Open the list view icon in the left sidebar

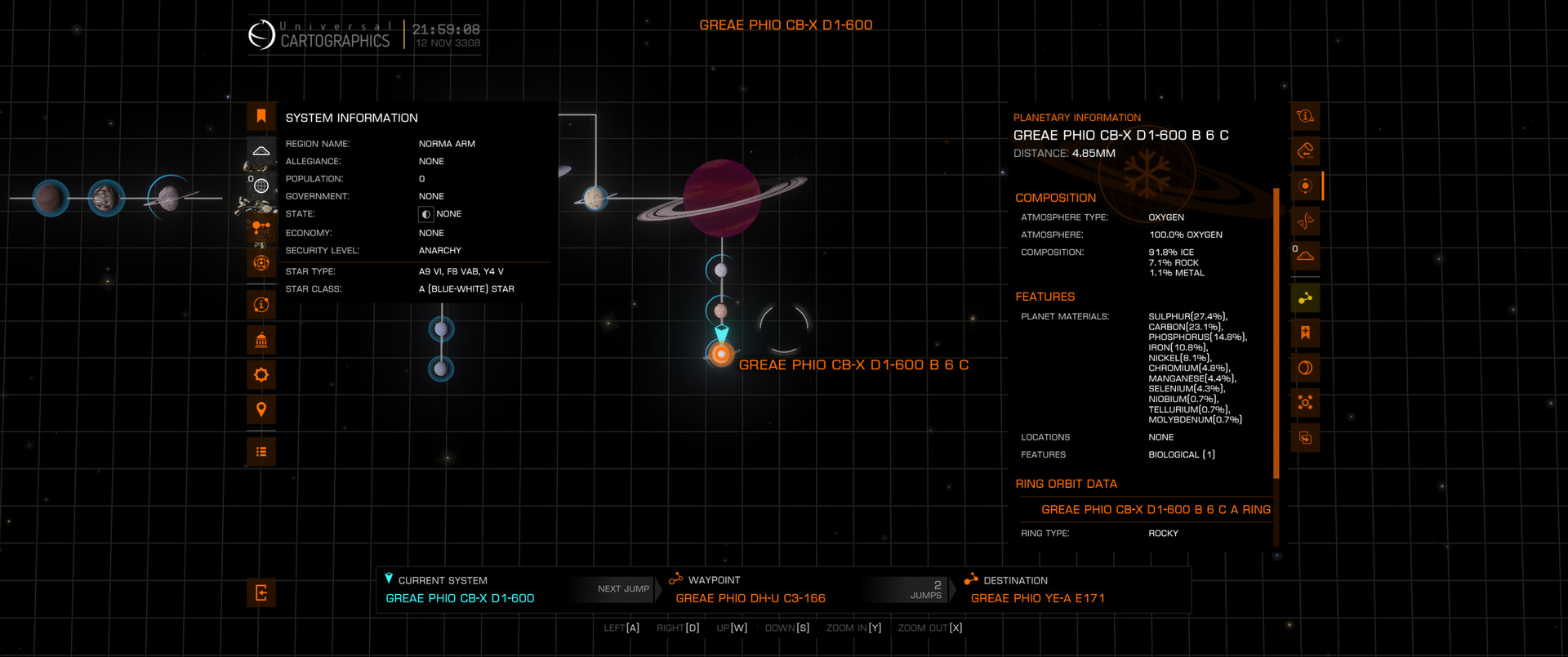[x=261, y=452]
